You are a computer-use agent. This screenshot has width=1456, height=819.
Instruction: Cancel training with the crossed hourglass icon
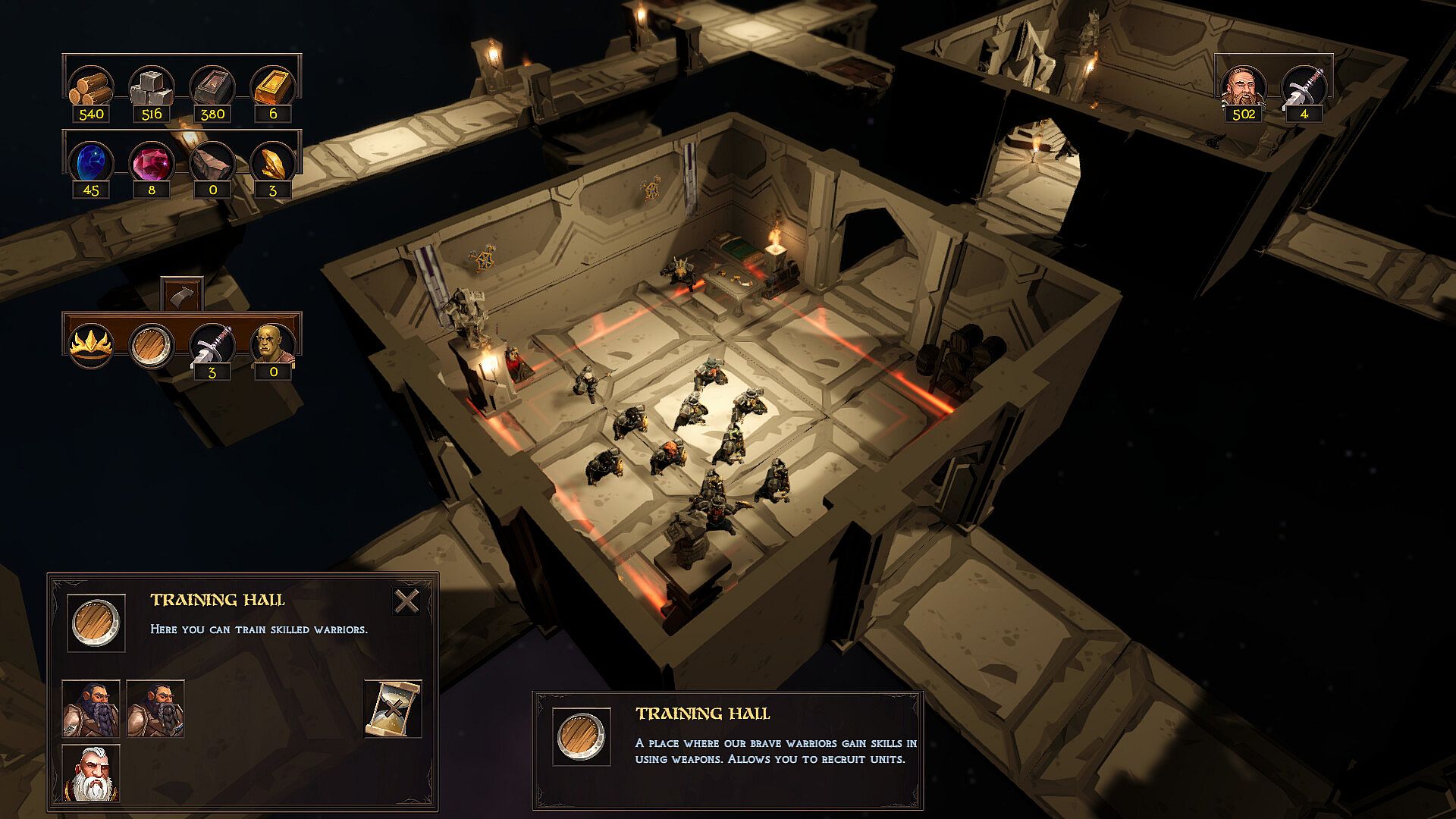[x=392, y=708]
